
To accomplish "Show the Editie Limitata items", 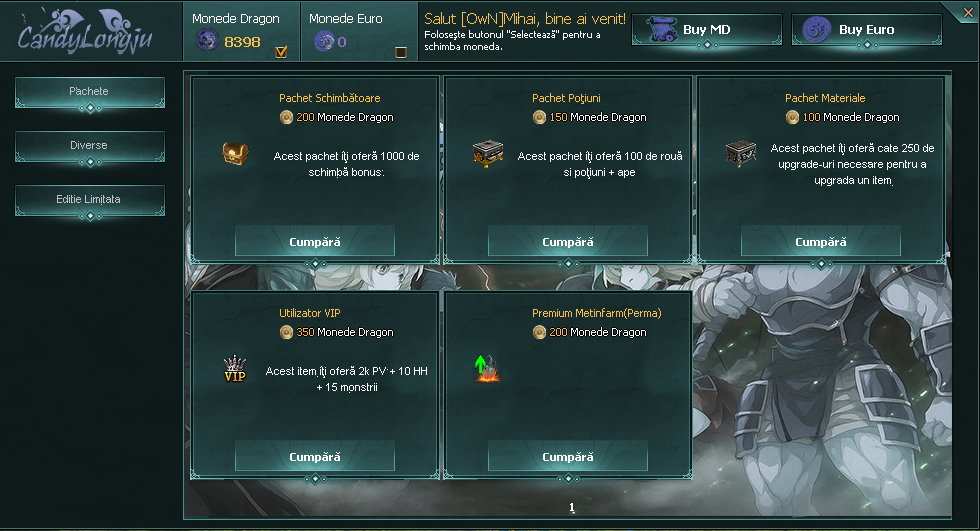I will tap(89, 200).
